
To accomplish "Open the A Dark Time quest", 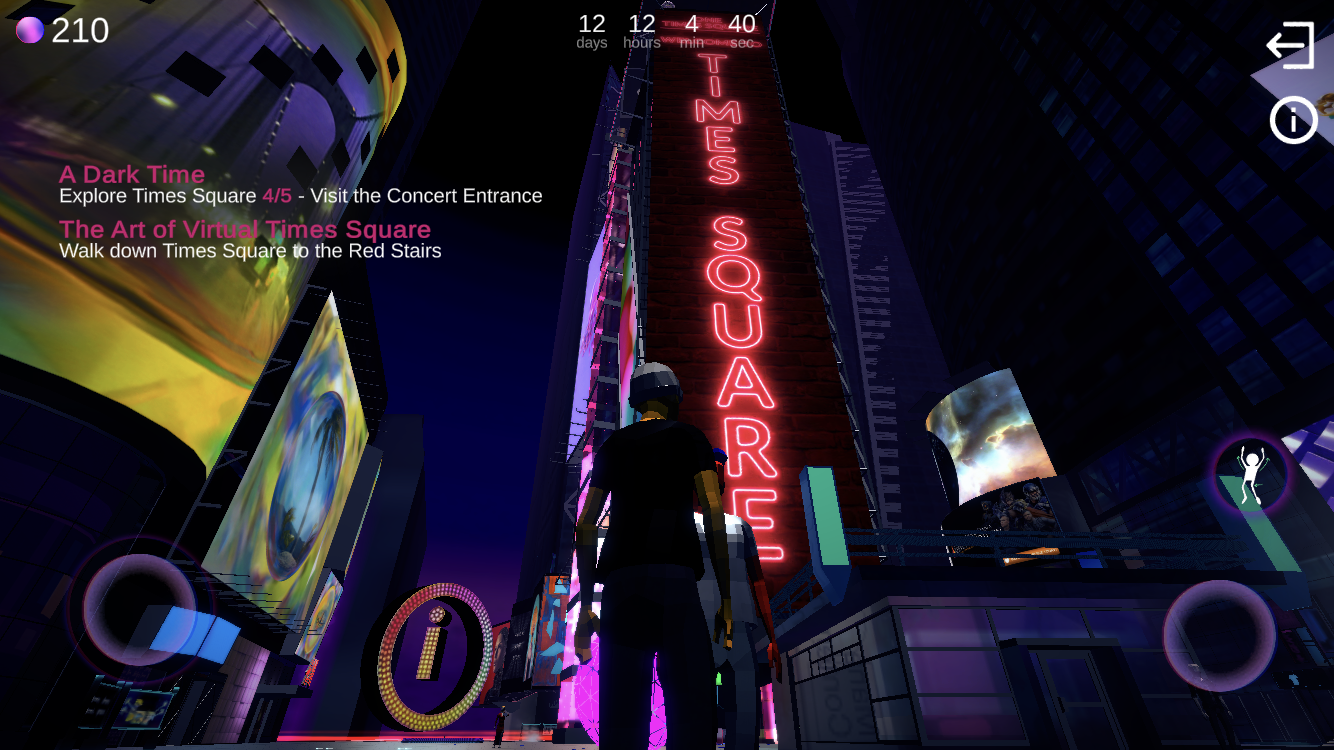I will pos(132,176).
